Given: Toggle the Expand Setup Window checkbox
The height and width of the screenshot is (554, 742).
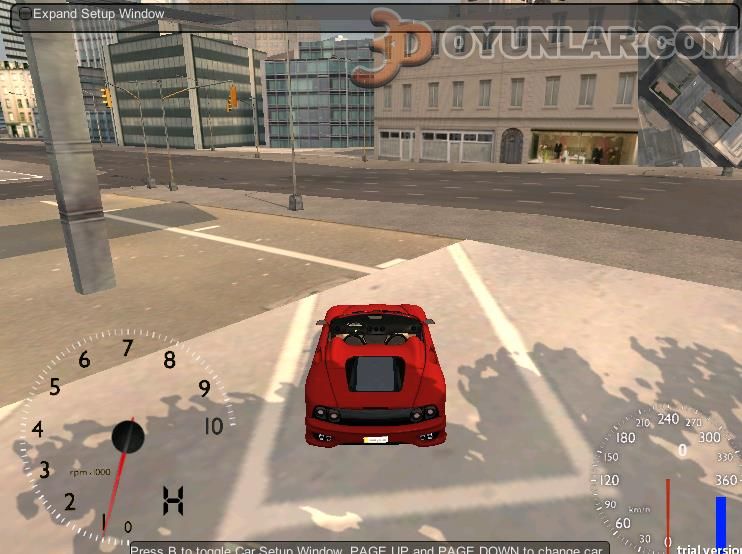Looking at the screenshot, I should pyautogui.click(x=25, y=14).
